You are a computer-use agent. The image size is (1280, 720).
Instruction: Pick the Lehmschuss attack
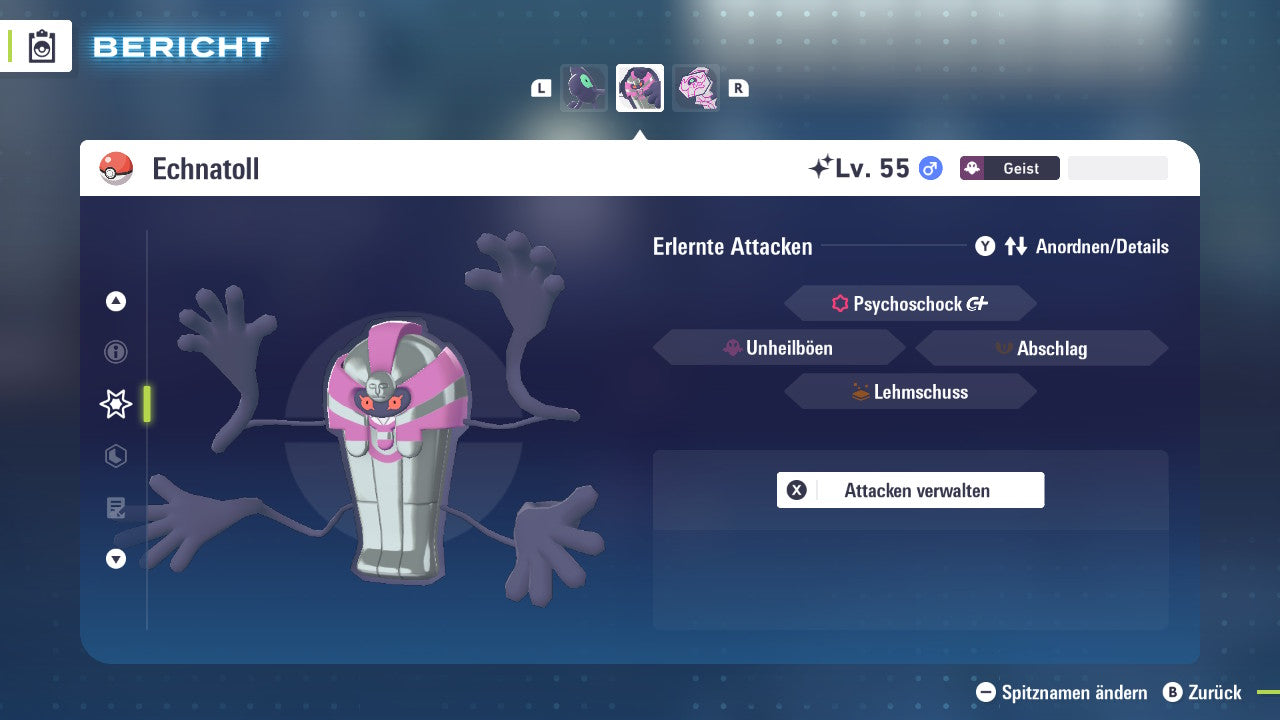point(910,392)
